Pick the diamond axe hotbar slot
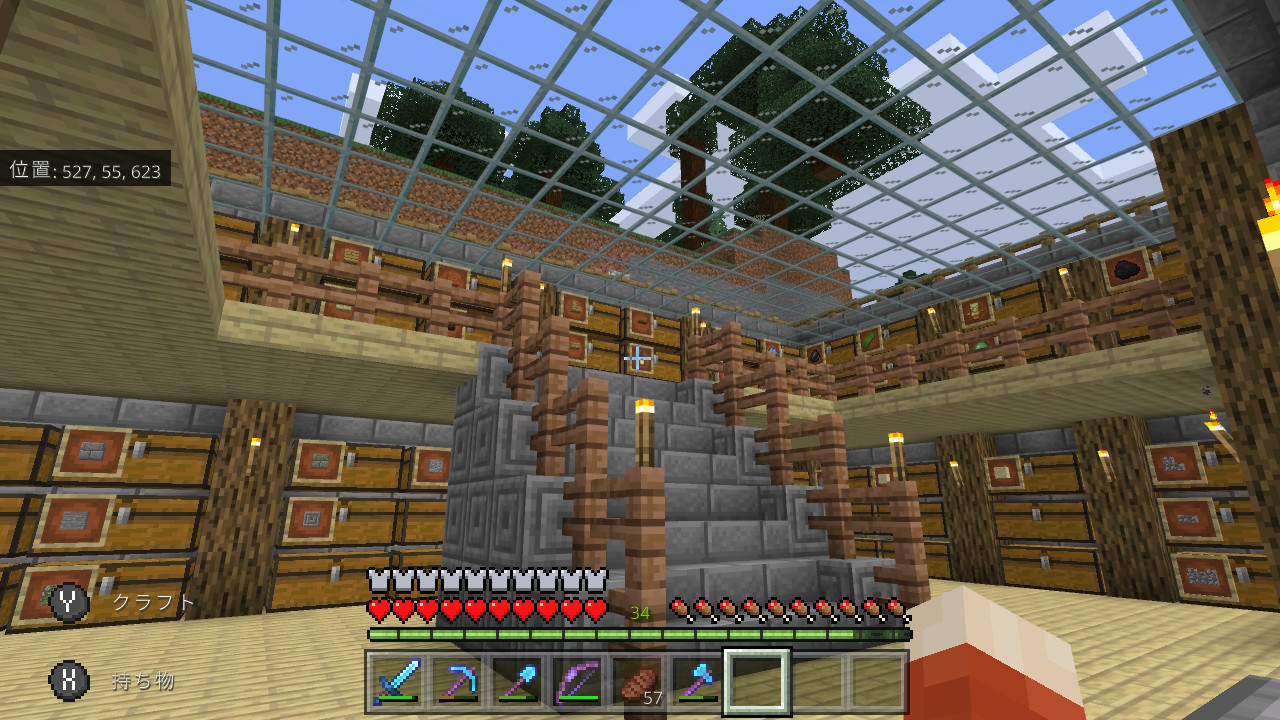This screenshot has width=1280, height=720. point(697,682)
